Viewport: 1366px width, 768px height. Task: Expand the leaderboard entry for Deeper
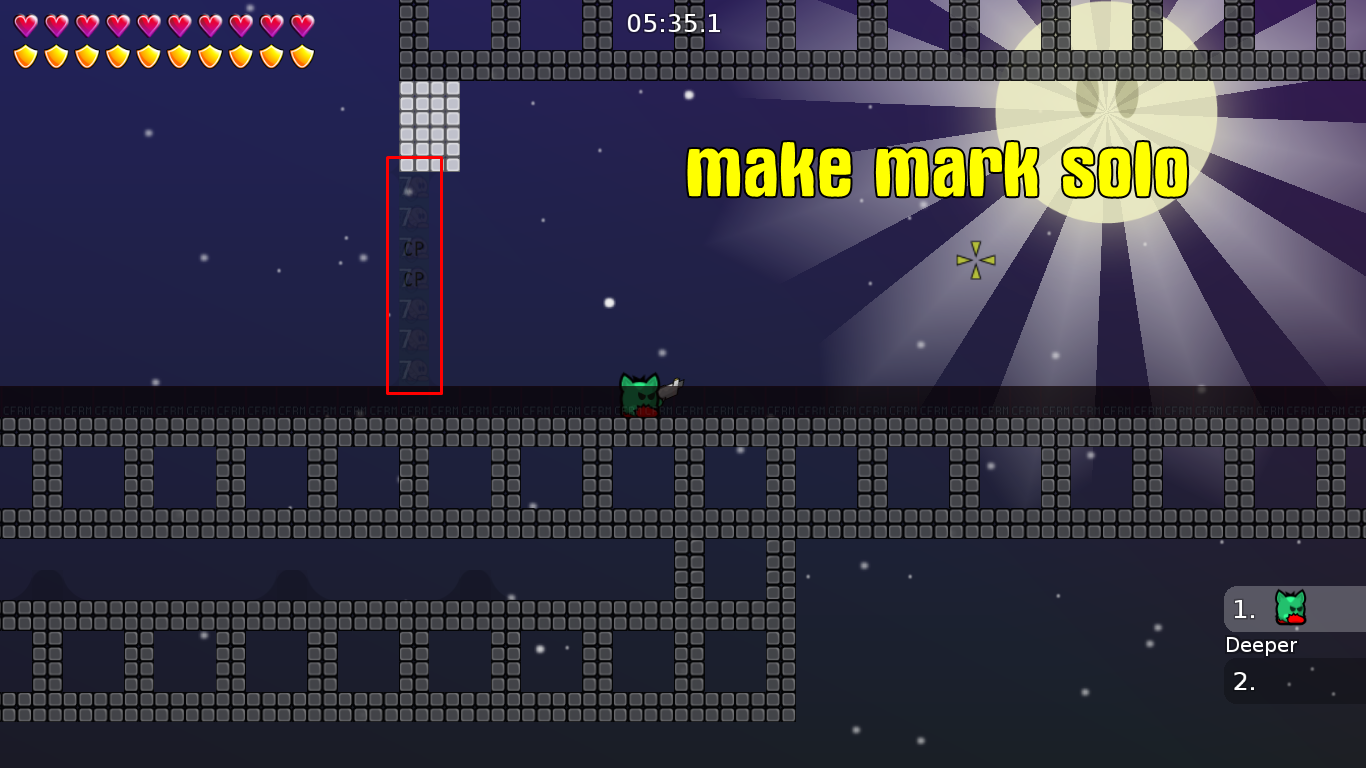point(1262,645)
